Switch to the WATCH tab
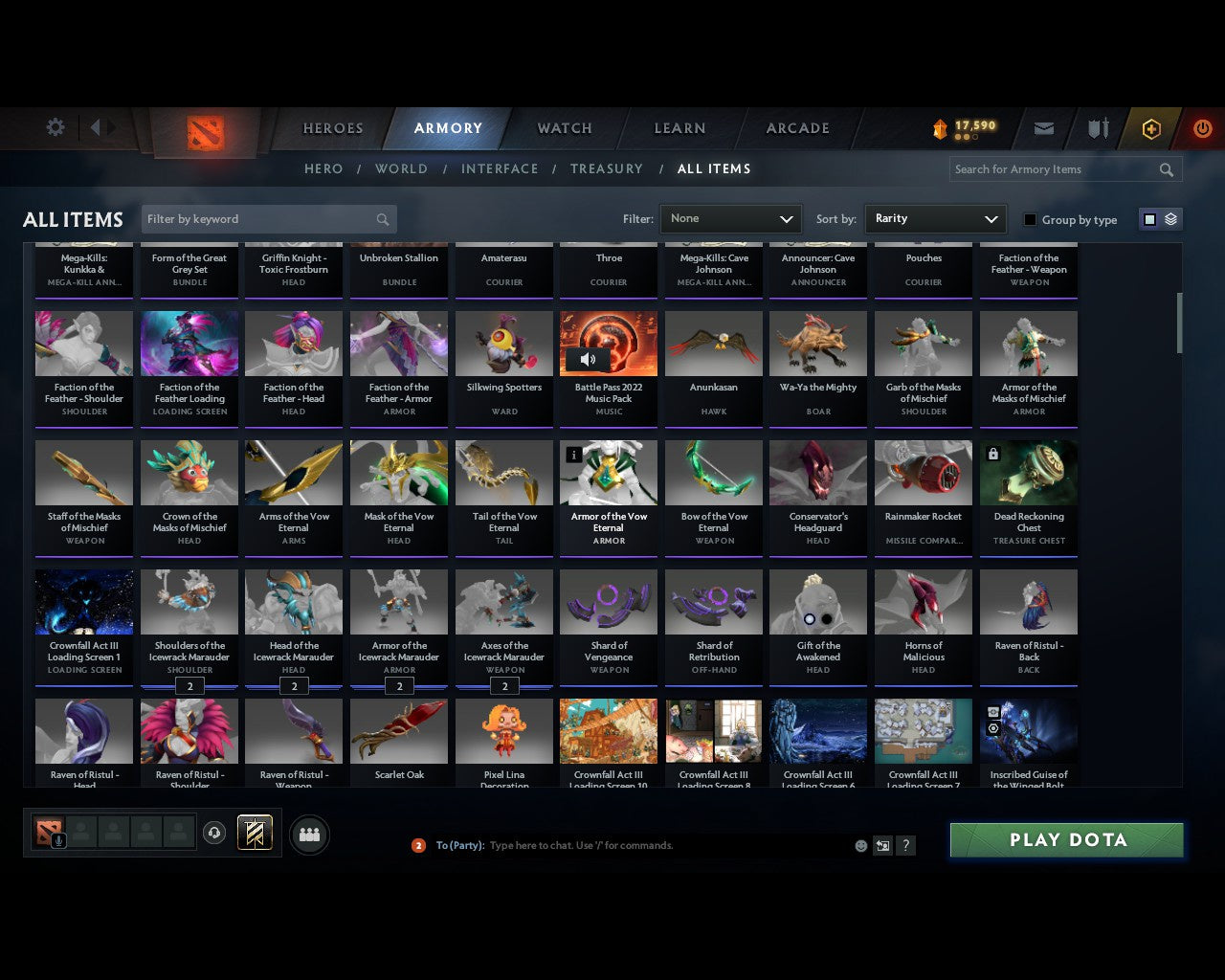1225x980 pixels. coord(564,128)
